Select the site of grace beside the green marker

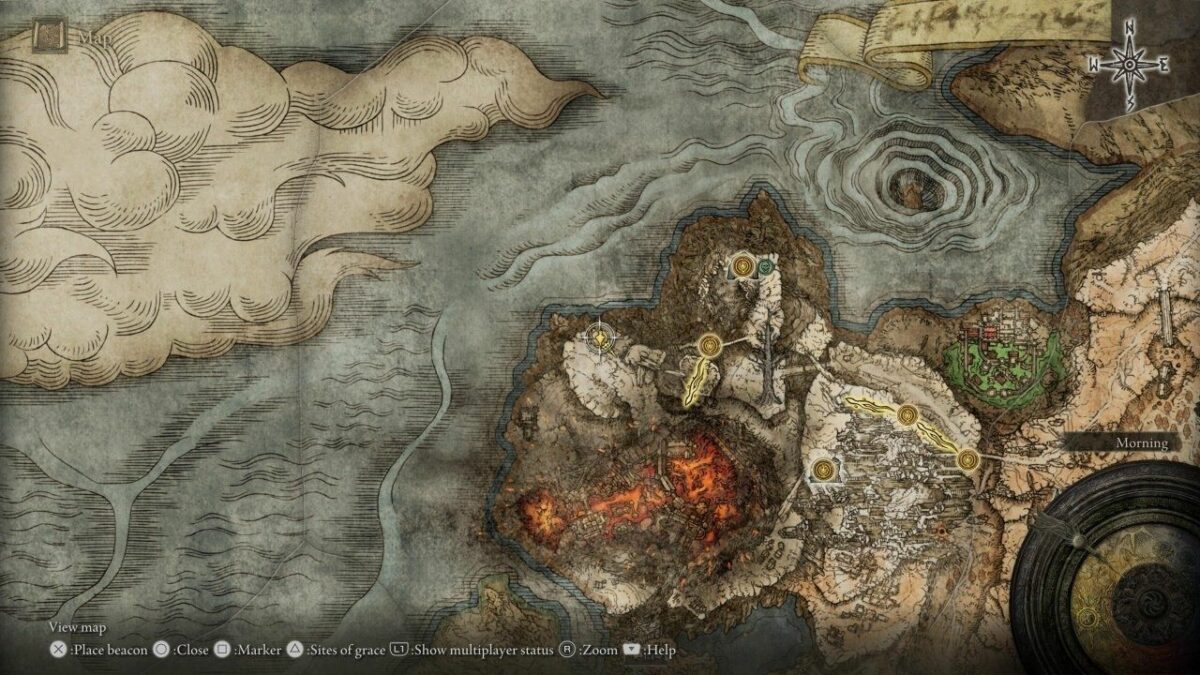click(x=742, y=266)
